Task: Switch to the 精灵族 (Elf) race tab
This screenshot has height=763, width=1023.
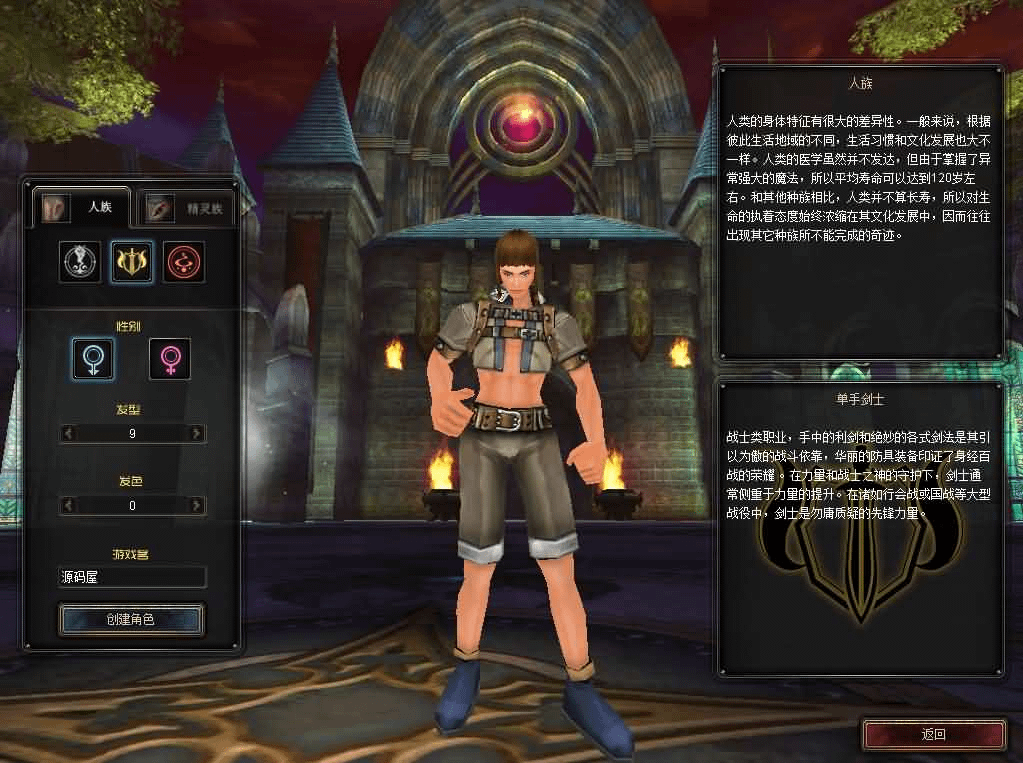Action: coord(188,209)
